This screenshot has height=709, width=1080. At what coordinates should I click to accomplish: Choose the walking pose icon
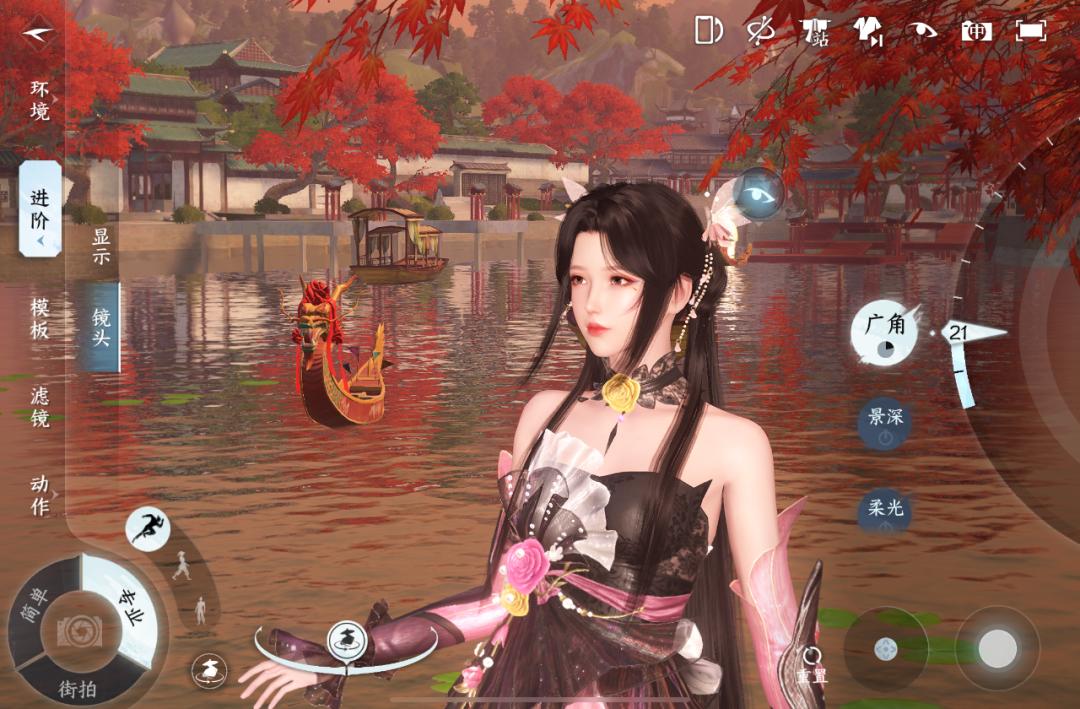tap(181, 566)
